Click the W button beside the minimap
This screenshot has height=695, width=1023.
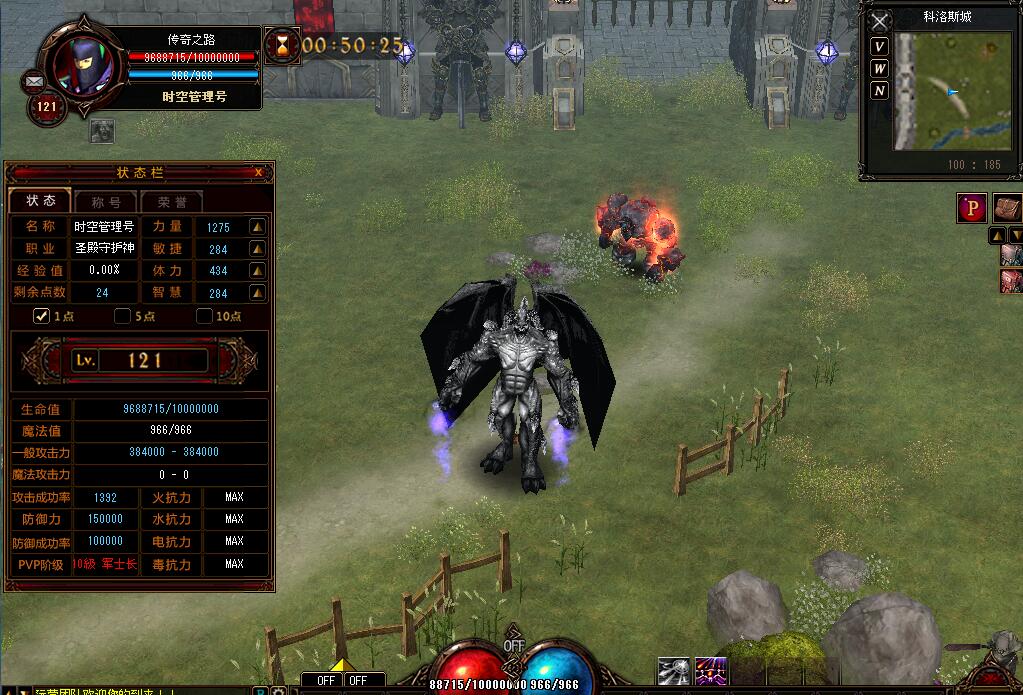pyautogui.click(x=879, y=69)
